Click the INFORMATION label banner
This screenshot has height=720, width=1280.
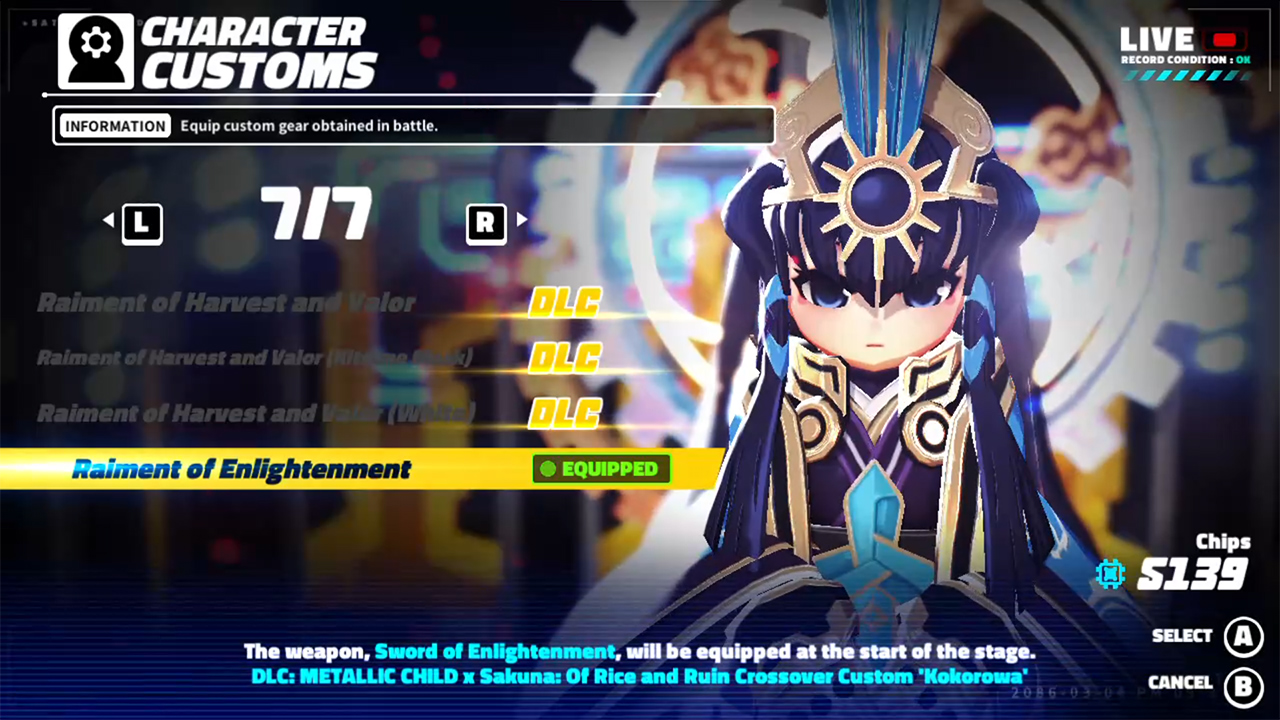115,125
